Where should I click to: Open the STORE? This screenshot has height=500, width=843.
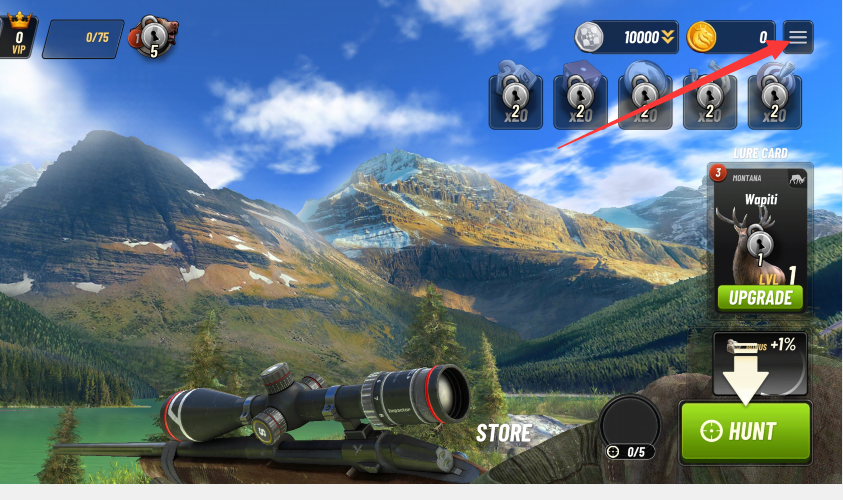(503, 433)
